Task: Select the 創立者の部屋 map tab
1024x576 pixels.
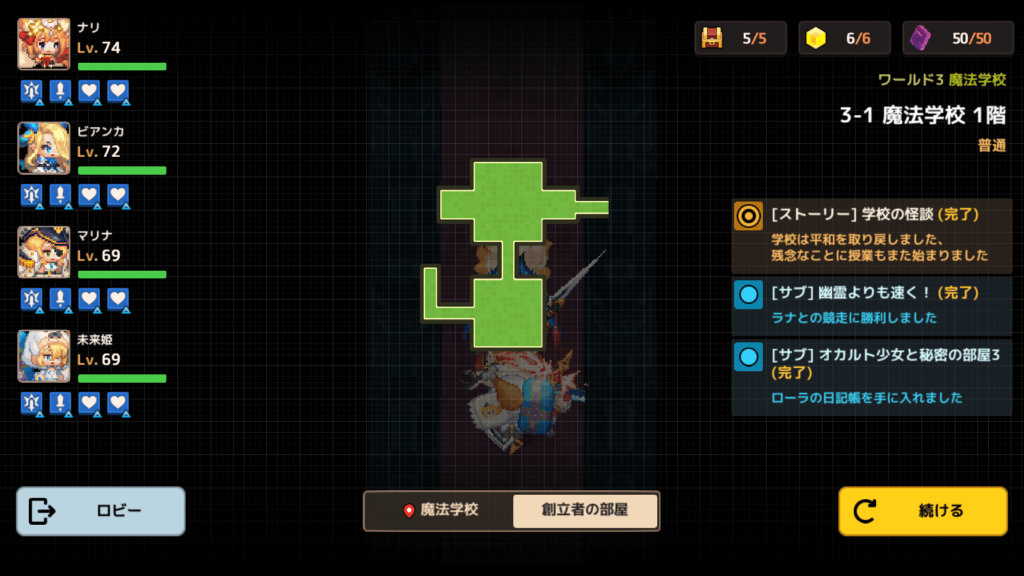Action: (585, 510)
